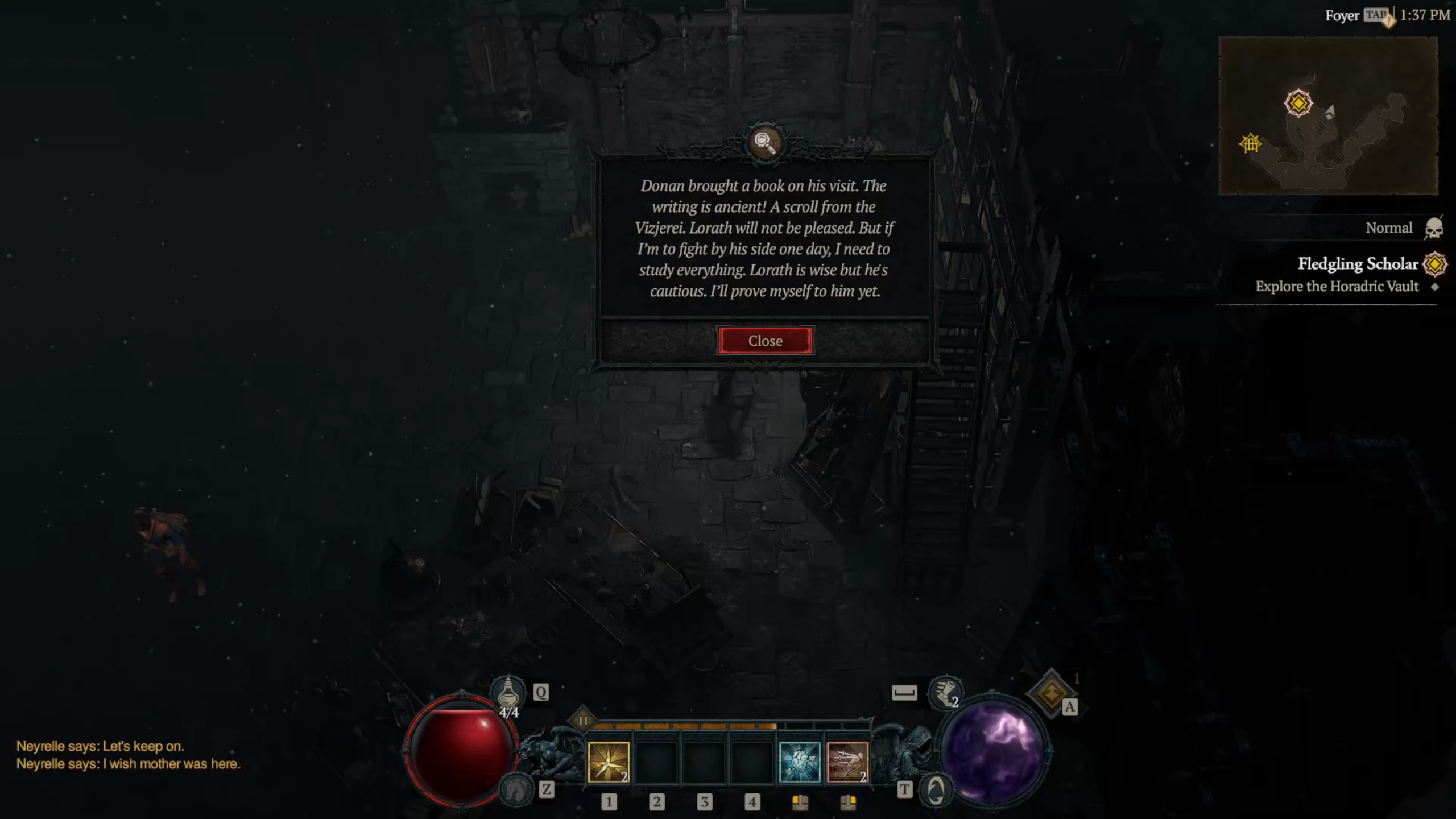Viewport: 1456px width, 819px height.
Task: Use the golden star skill in slot 1
Action: tap(608, 762)
